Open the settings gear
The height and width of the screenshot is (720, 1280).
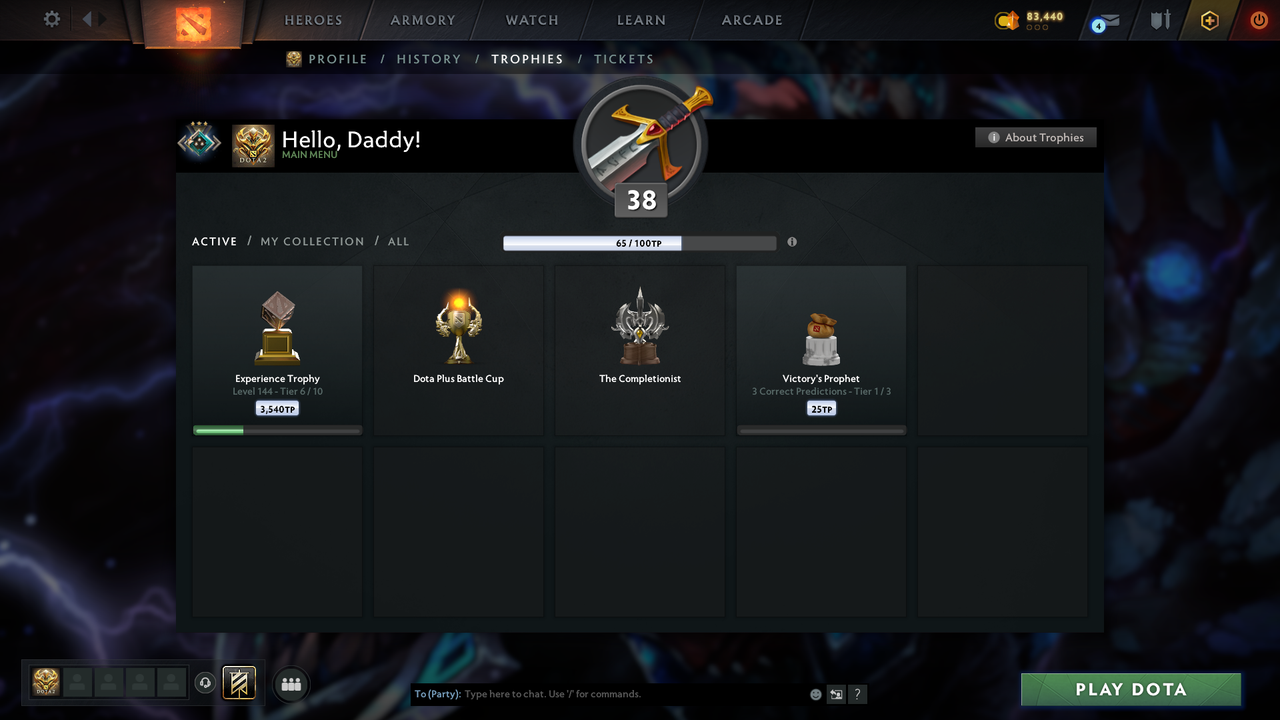point(50,19)
